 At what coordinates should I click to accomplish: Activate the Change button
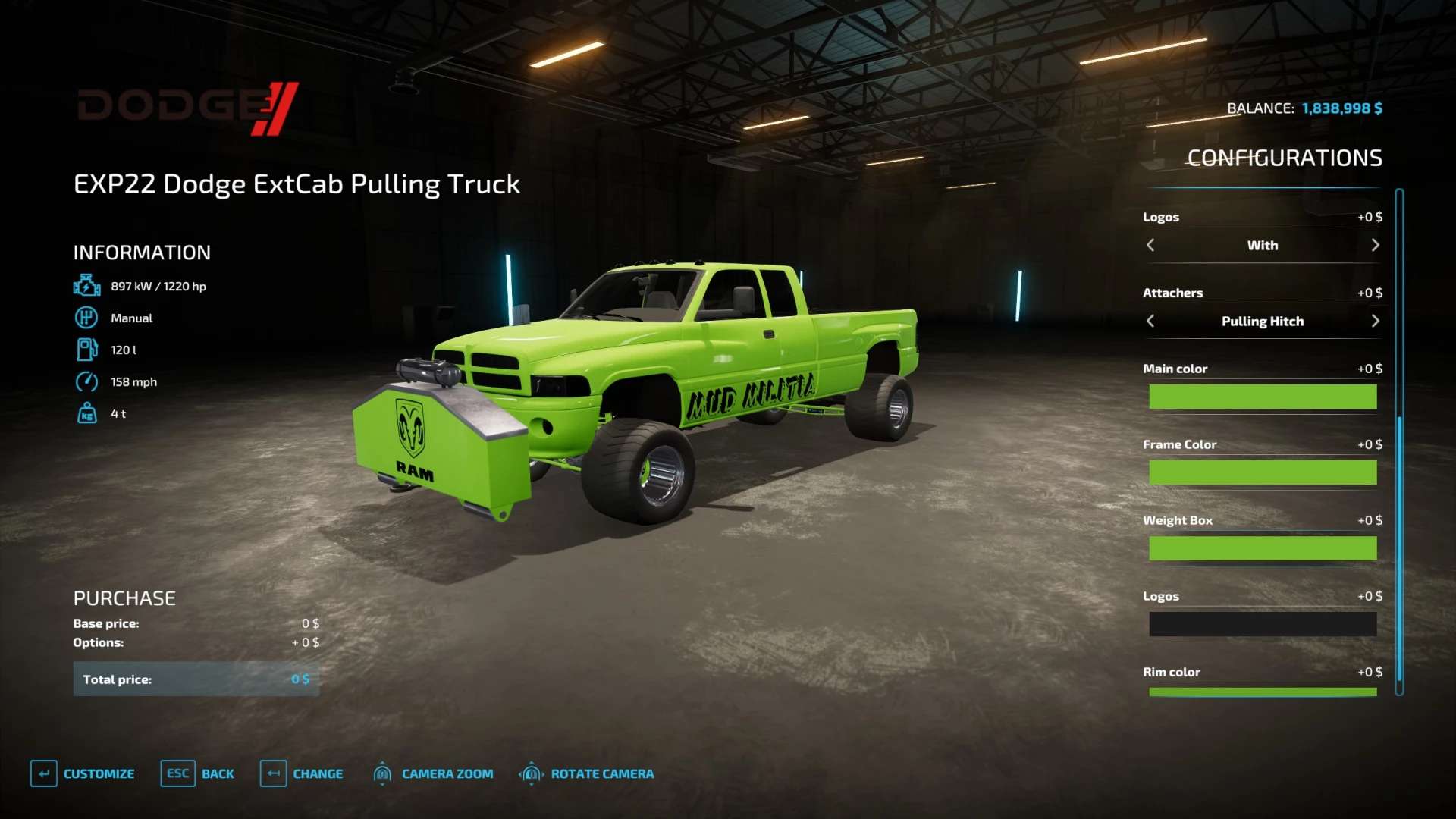[x=302, y=773]
